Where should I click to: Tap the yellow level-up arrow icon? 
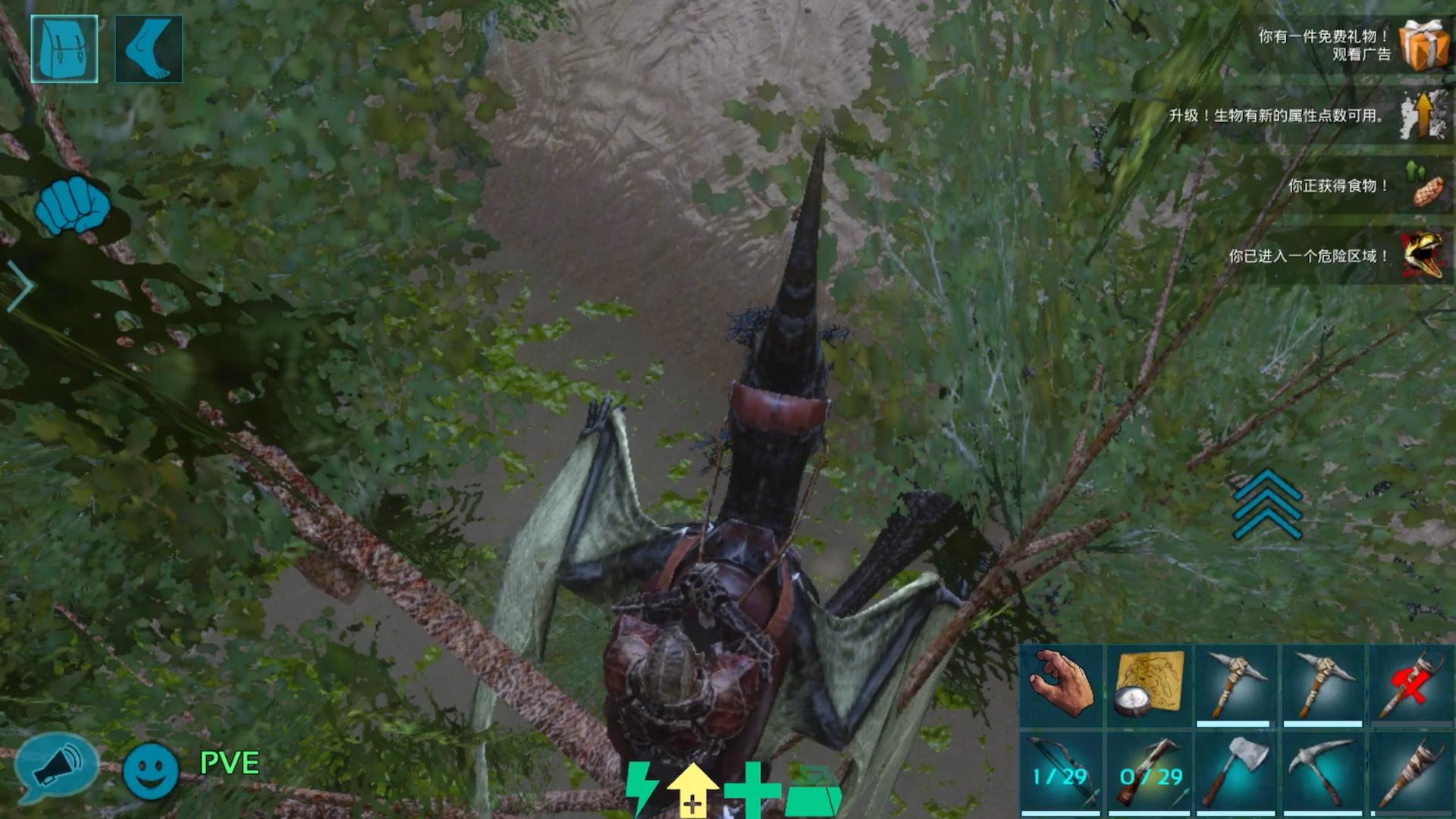[x=692, y=790]
